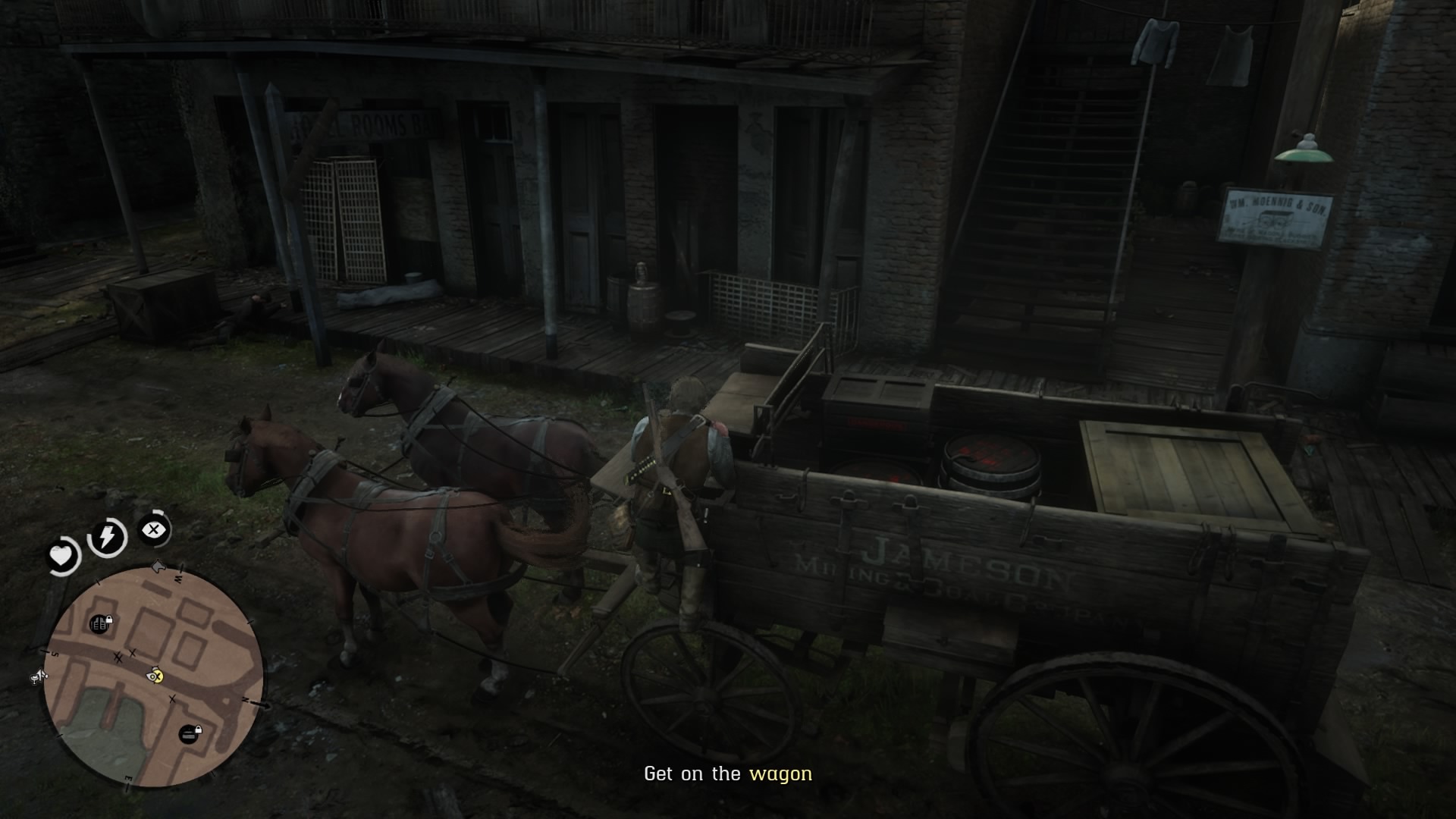The height and width of the screenshot is (819, 1456).
Task: Click the S compass letter on minimap
Action: point(54,654)
